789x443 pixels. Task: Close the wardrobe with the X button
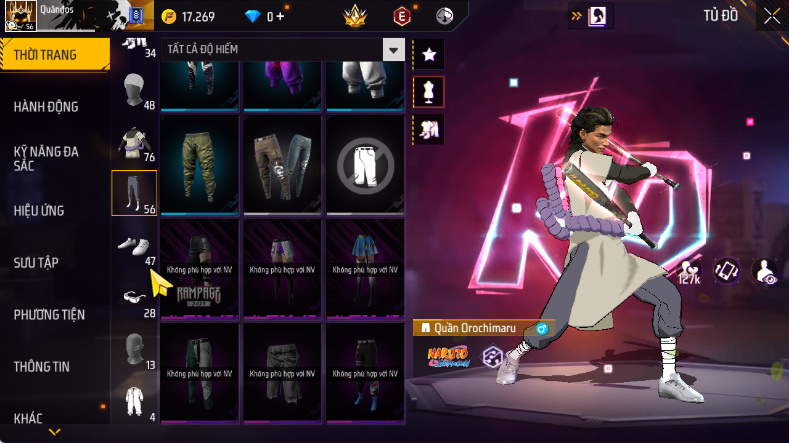(772, 15)
